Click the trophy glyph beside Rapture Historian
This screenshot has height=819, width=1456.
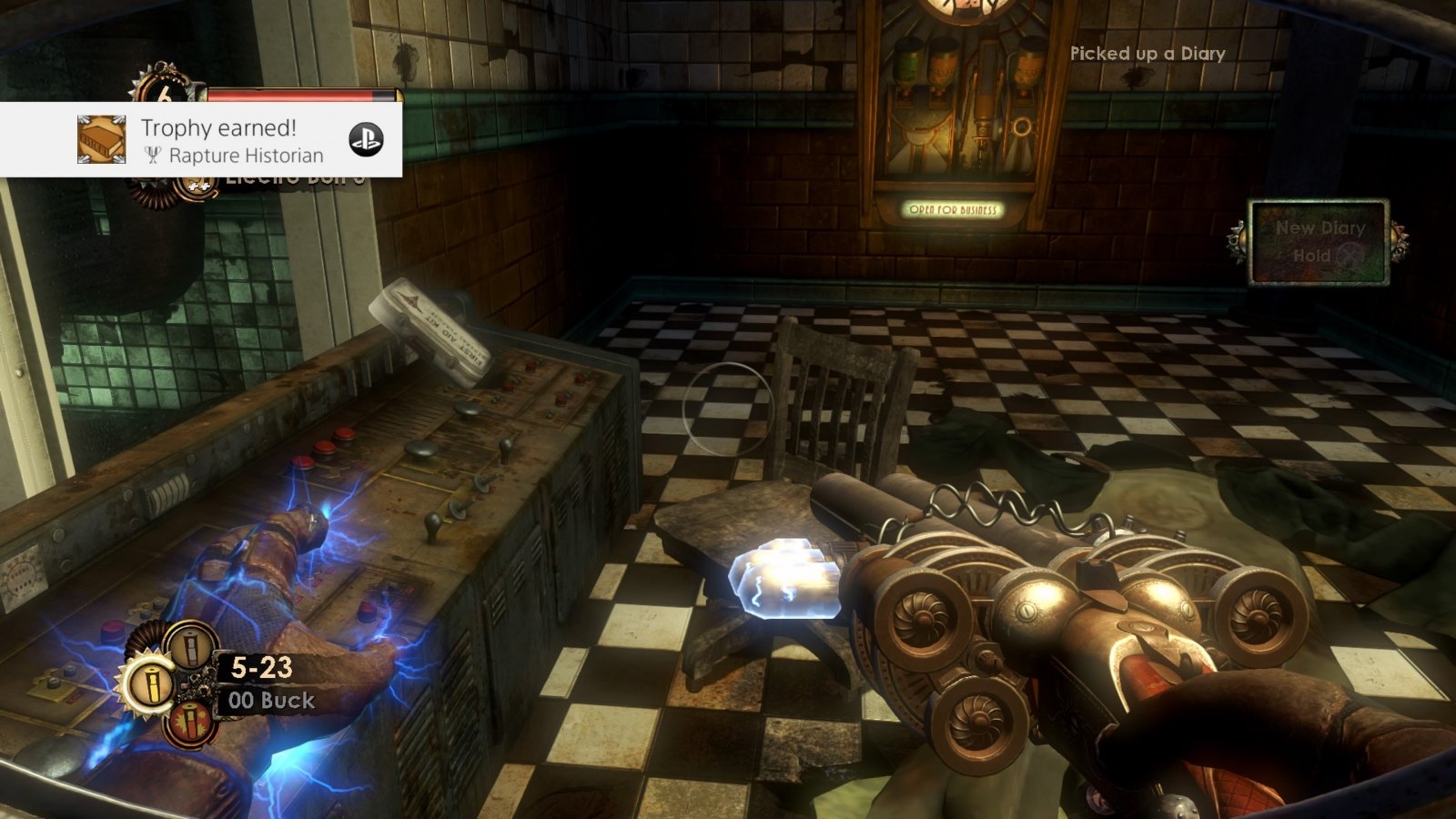click(x=153, y=156)
